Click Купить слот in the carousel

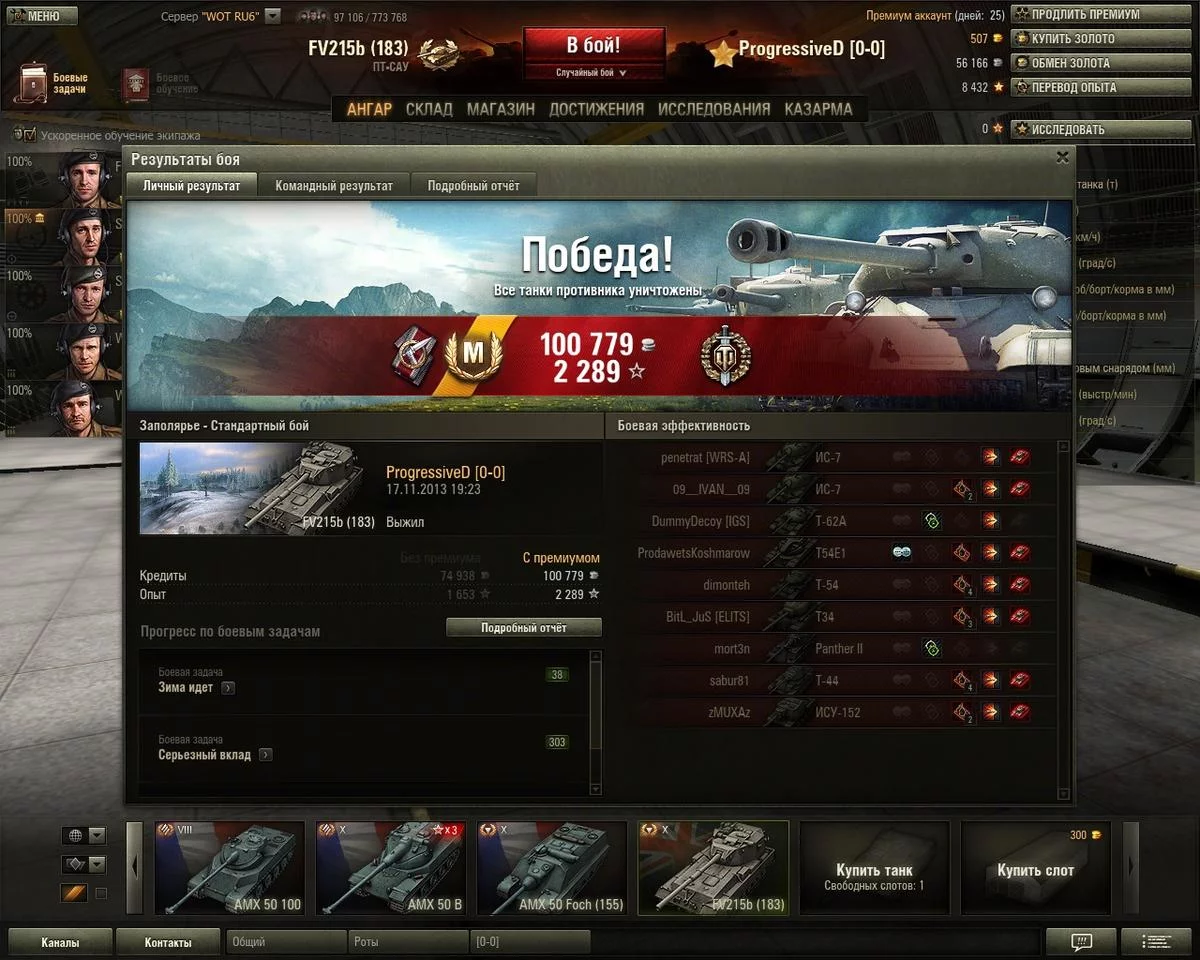1035,869
